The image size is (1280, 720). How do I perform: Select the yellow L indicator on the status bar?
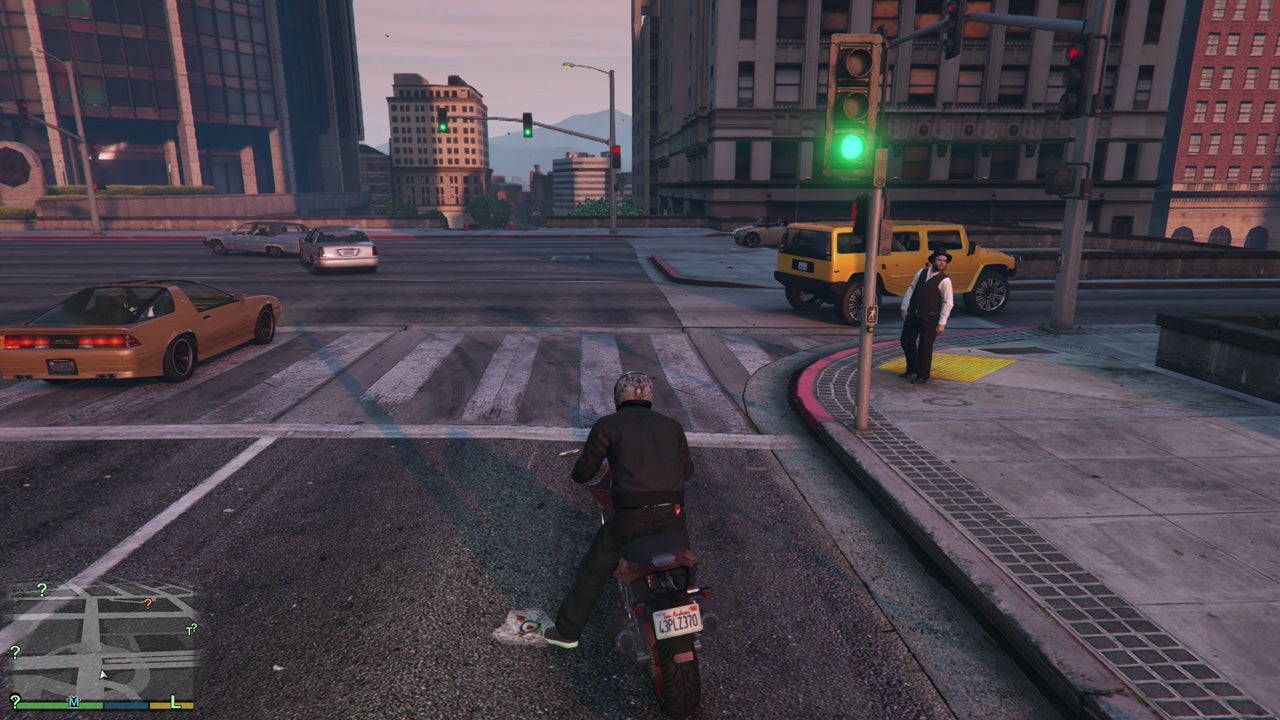(174, 703)
